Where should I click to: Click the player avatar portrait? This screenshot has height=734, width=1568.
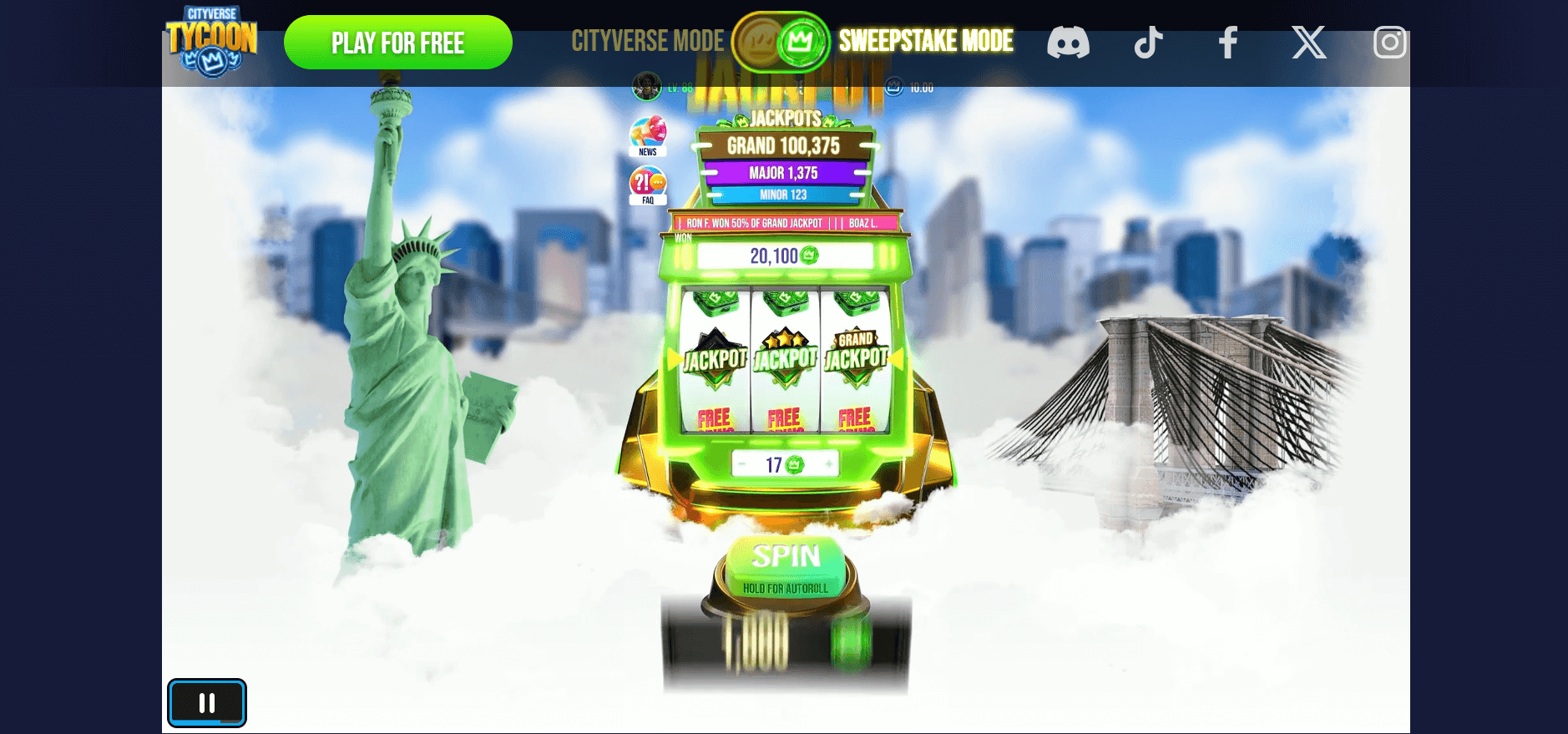(x=646, y=87)
